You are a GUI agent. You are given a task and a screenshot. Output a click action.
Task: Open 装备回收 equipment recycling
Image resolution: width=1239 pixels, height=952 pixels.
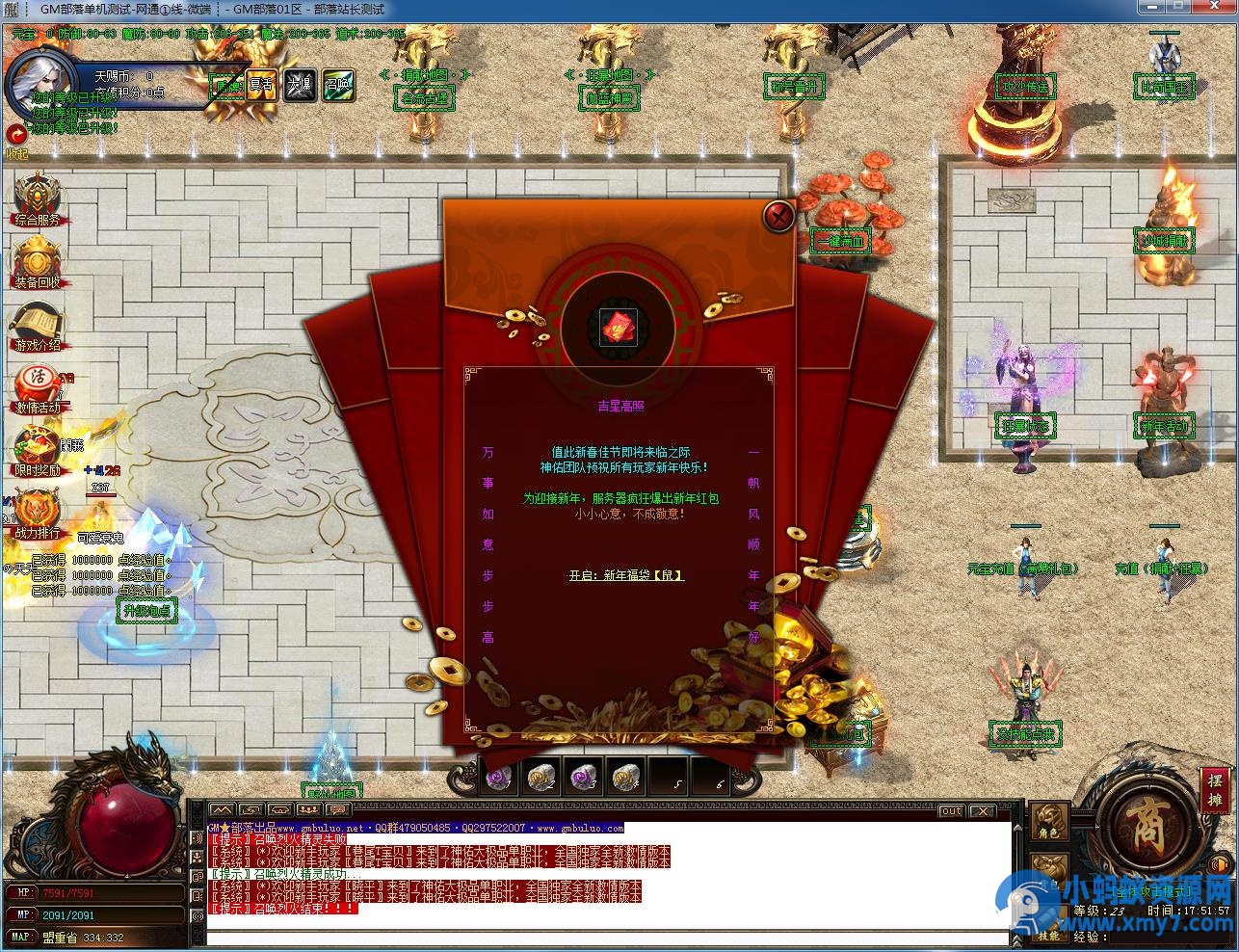click(37, 262)
